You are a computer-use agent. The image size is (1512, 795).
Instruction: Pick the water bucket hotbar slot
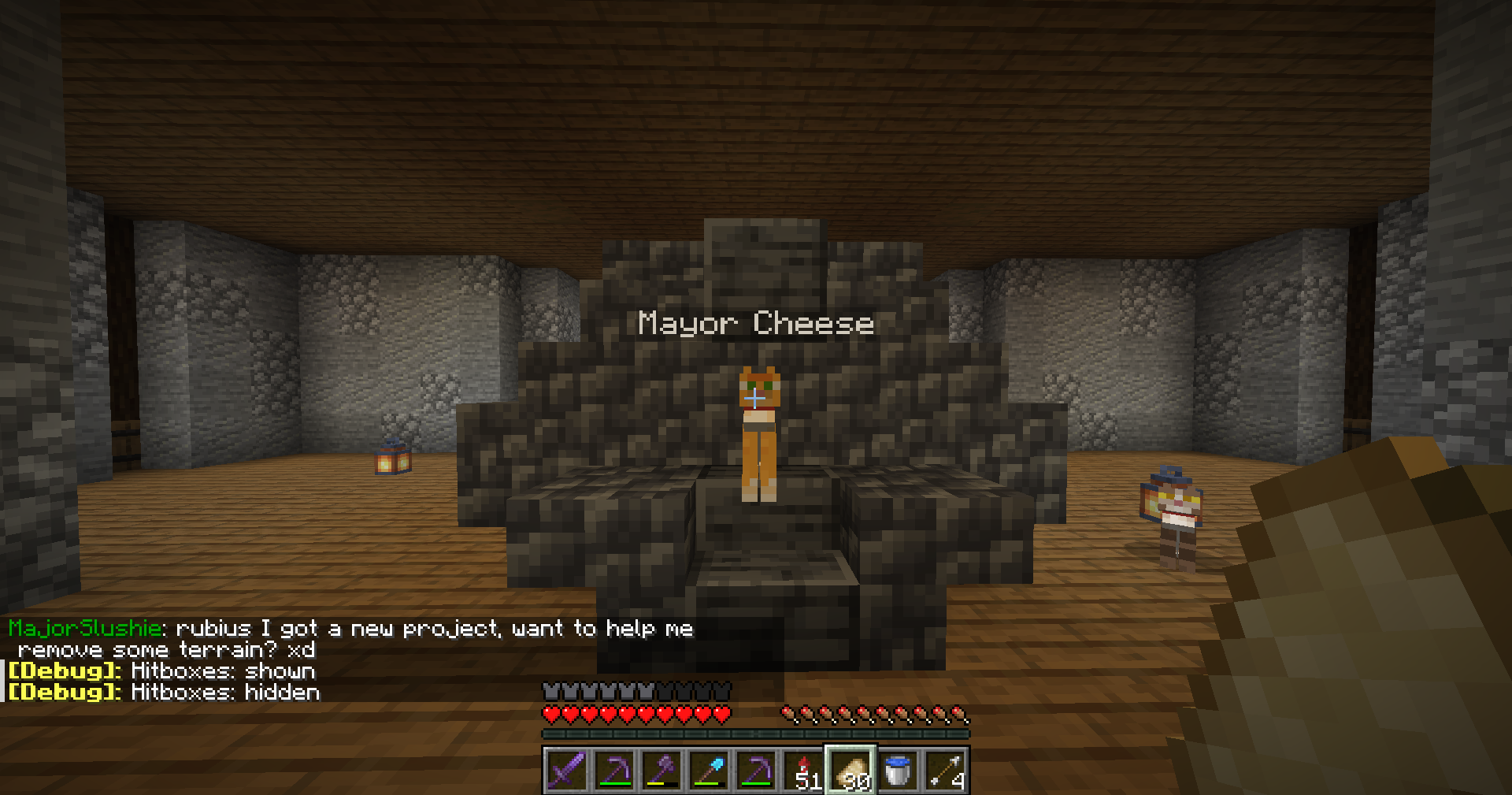898,771
